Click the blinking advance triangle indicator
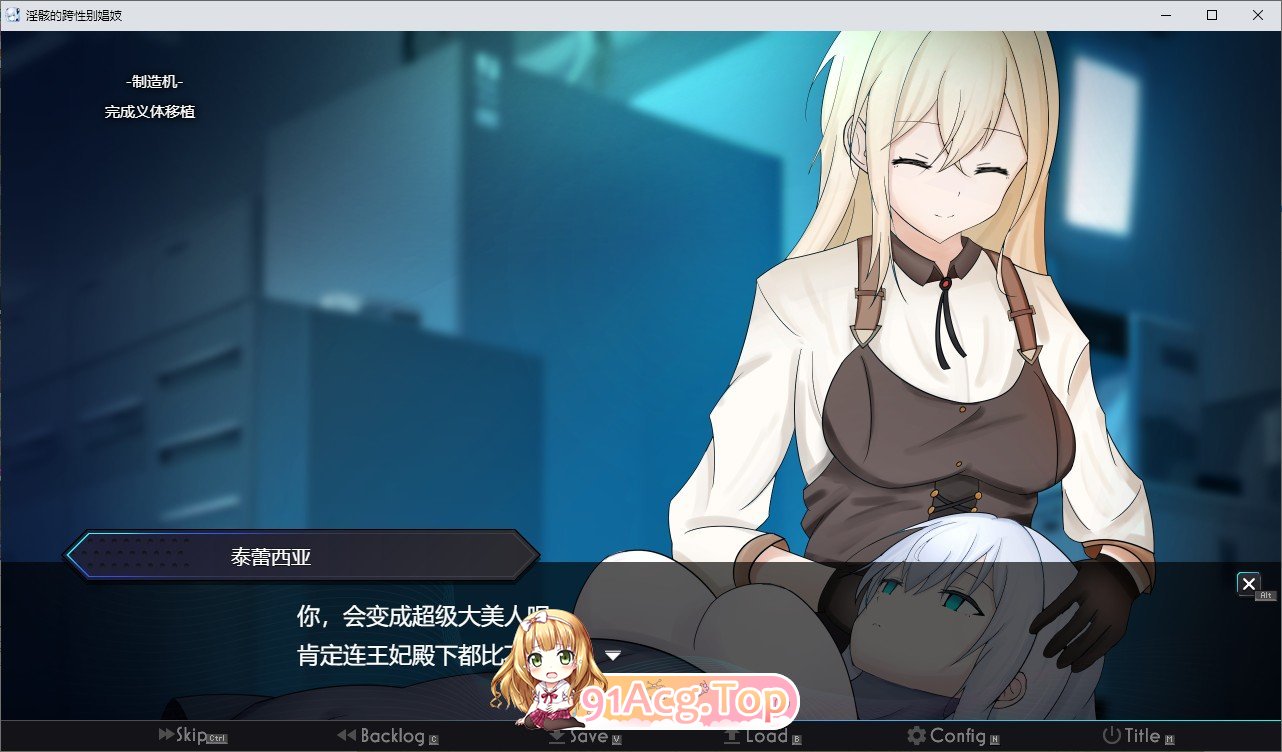This screenshot has width=1282, height=752. coord(614,655)
